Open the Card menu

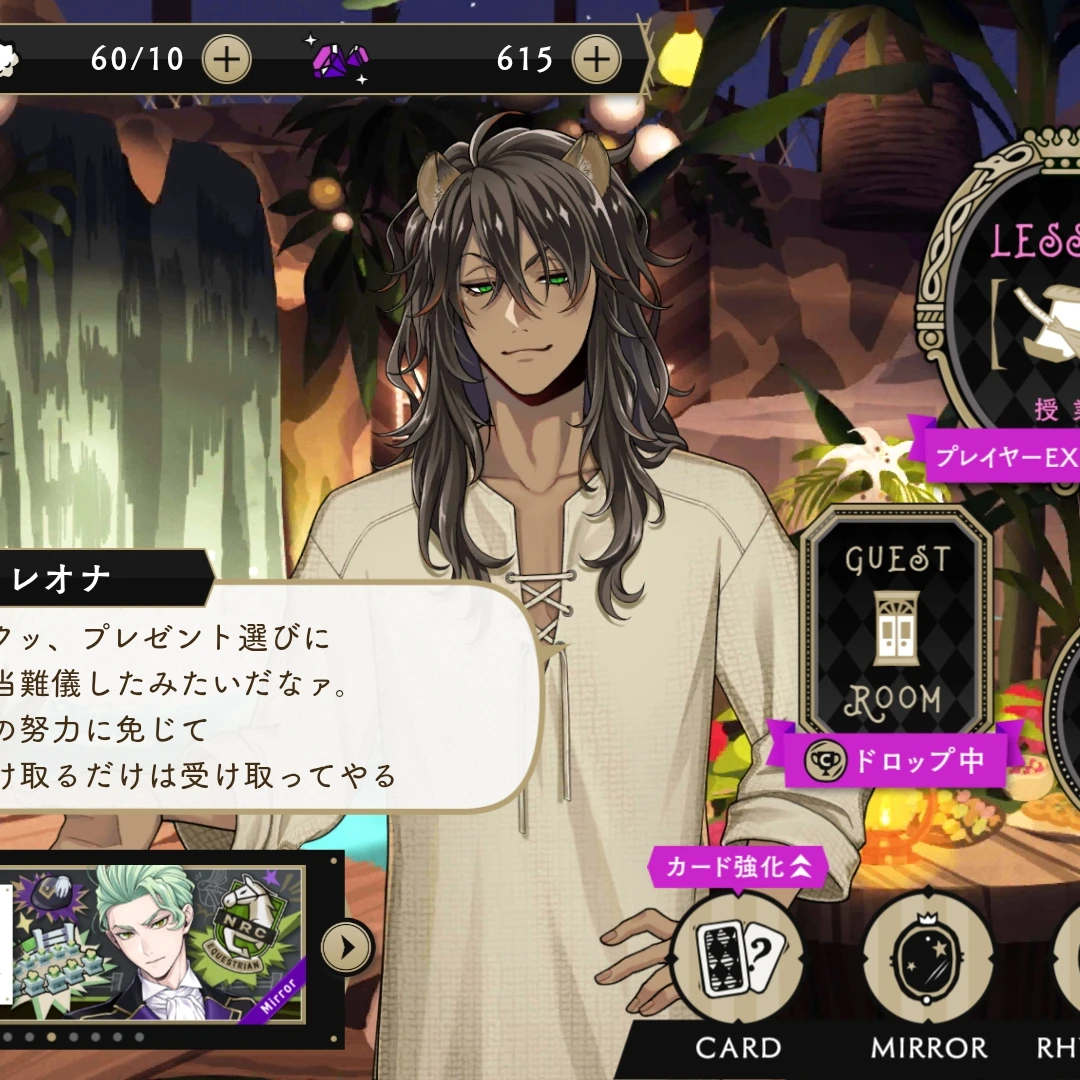point(737,958)
